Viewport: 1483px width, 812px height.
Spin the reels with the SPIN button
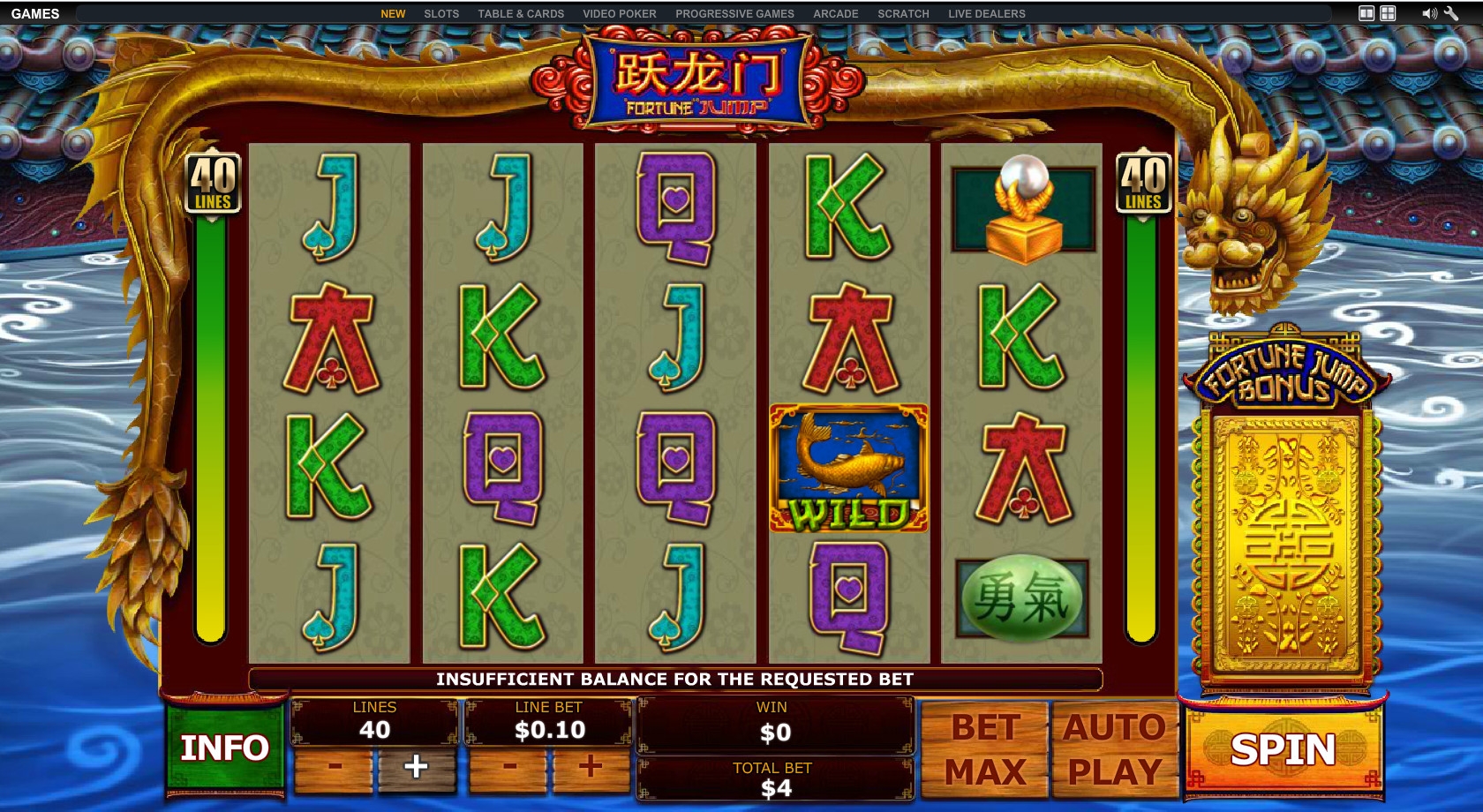[x=1284, y=750]
